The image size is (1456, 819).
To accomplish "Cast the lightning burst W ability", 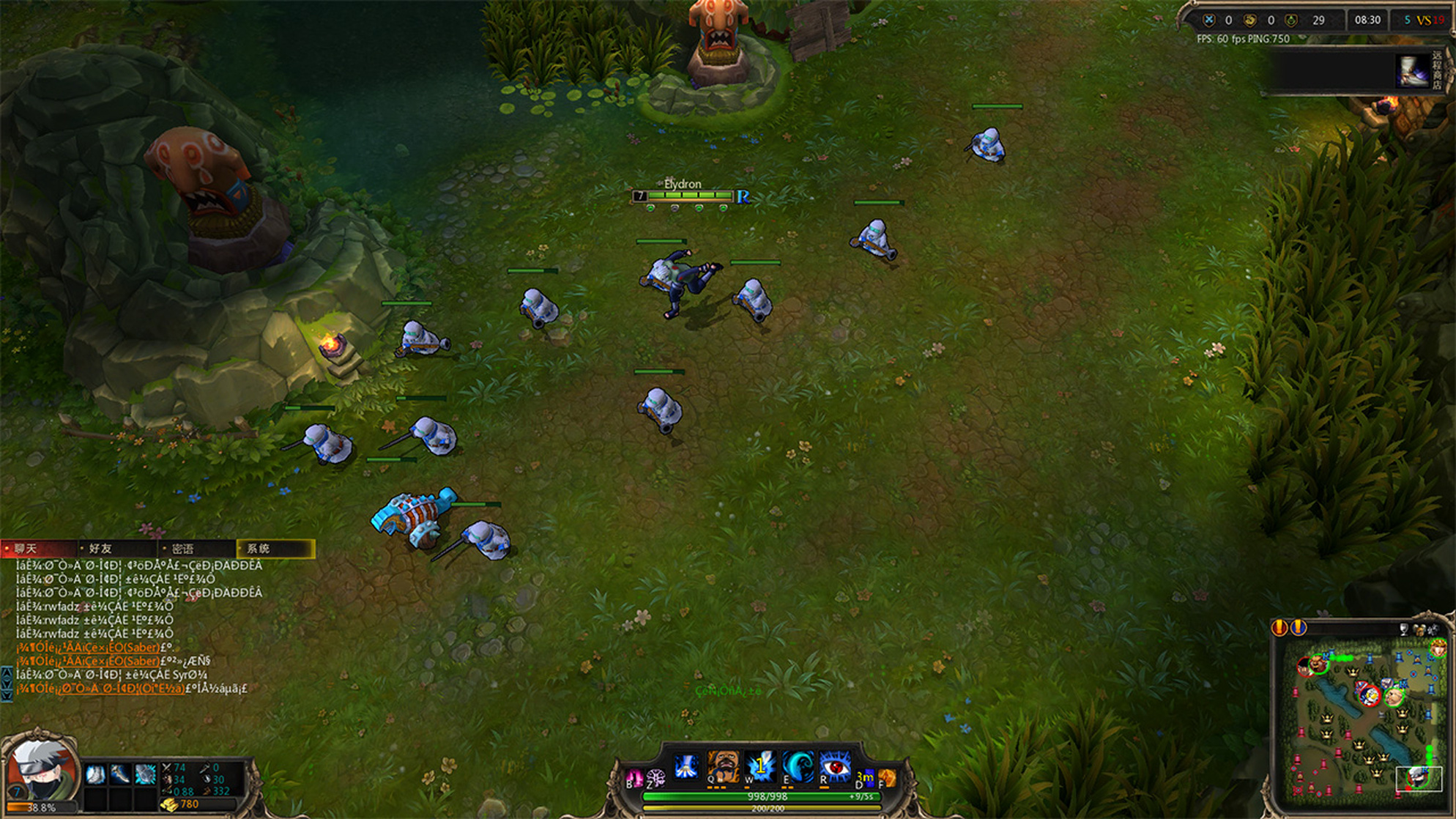I will coord(760,767).
